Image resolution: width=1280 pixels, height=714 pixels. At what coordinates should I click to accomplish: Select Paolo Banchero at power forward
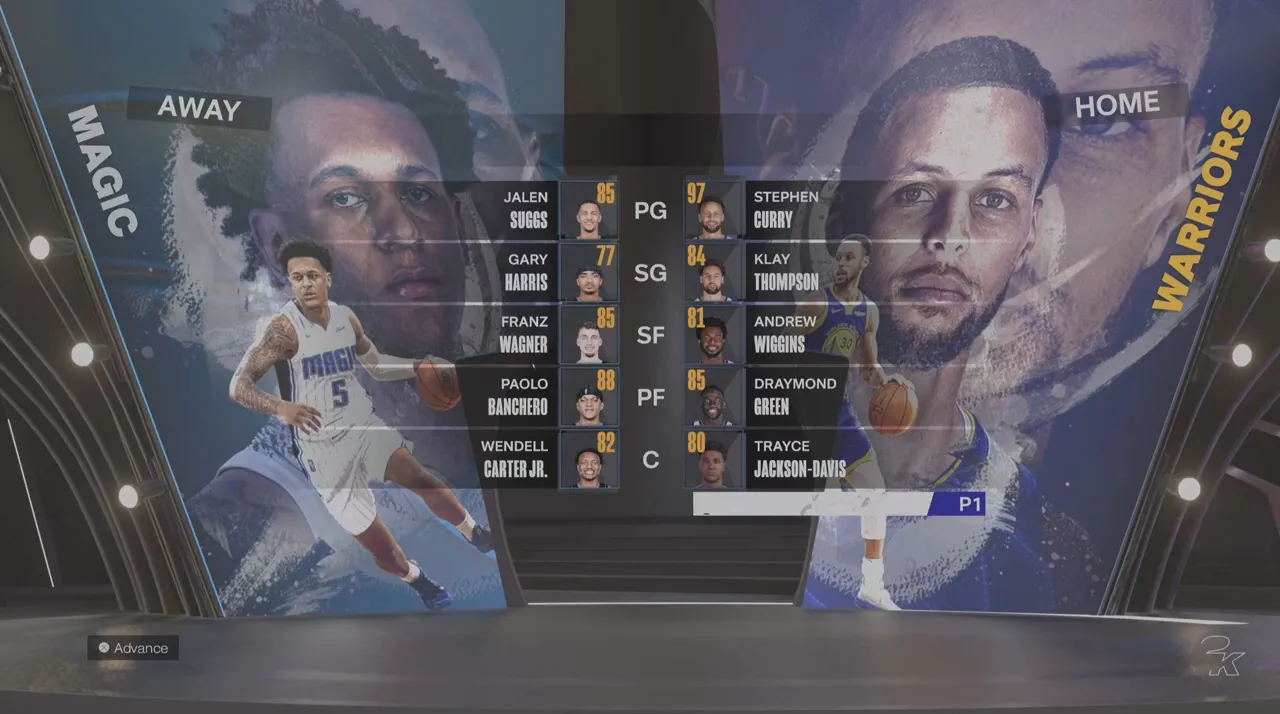540,396
